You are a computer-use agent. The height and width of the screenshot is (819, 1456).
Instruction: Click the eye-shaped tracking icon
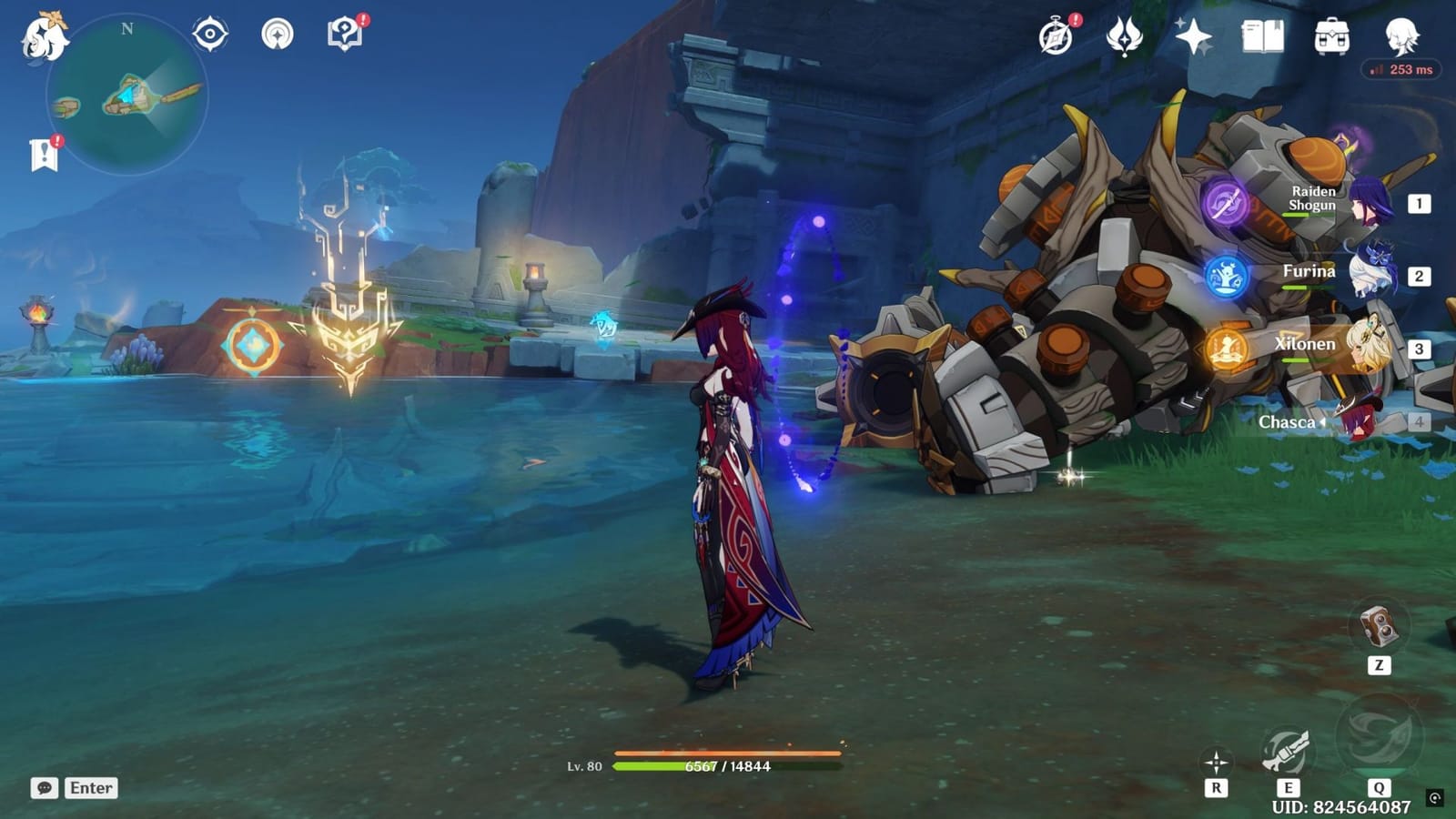click(x=210, y=32)
